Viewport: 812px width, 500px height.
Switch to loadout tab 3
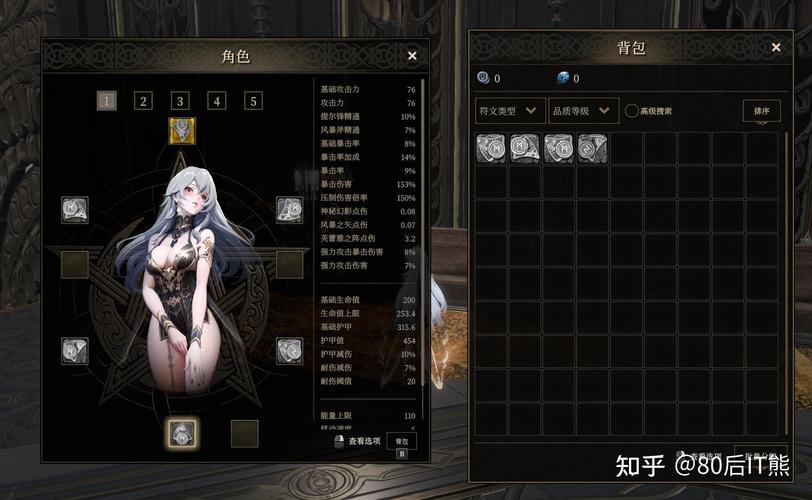click(x=180, y=100)
